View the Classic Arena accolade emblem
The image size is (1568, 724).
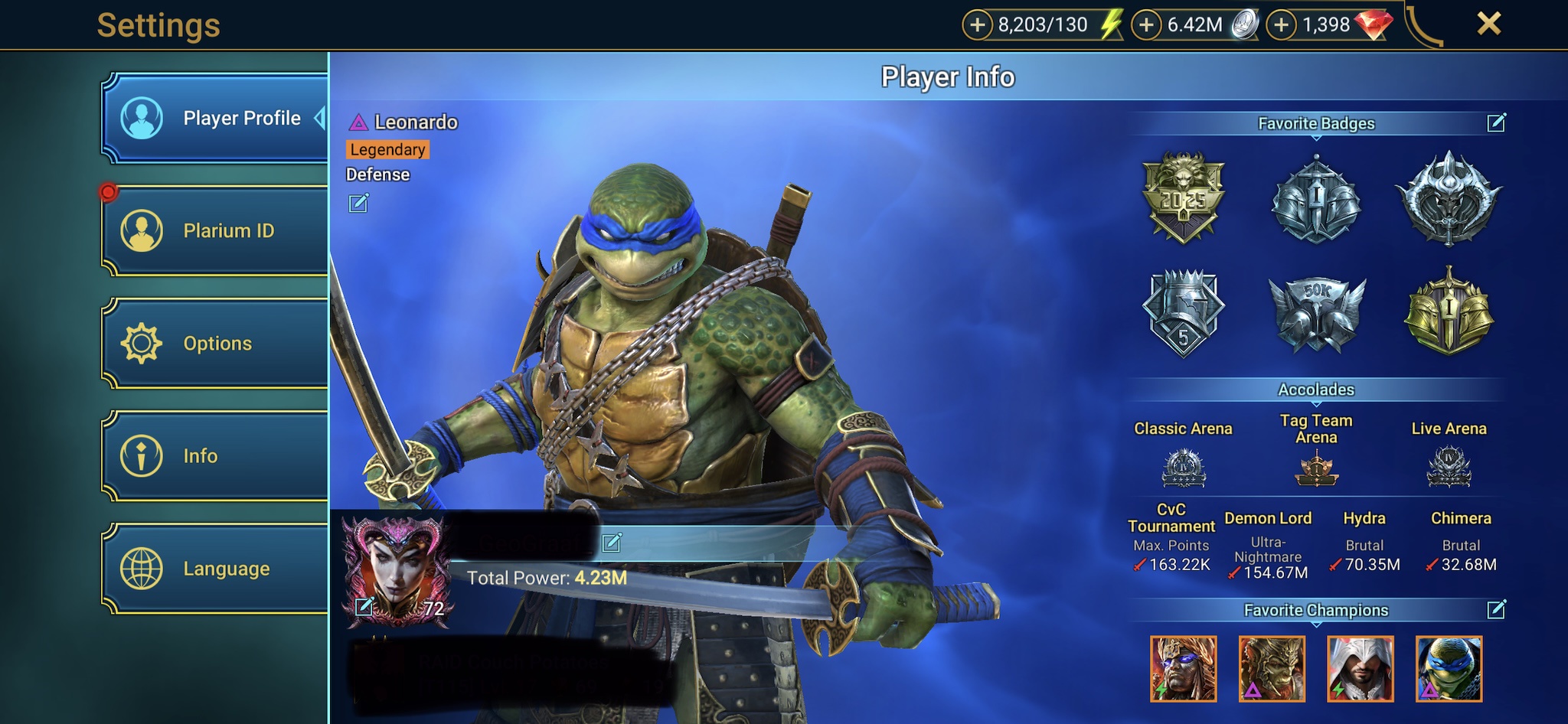[x=1184, y=468]
